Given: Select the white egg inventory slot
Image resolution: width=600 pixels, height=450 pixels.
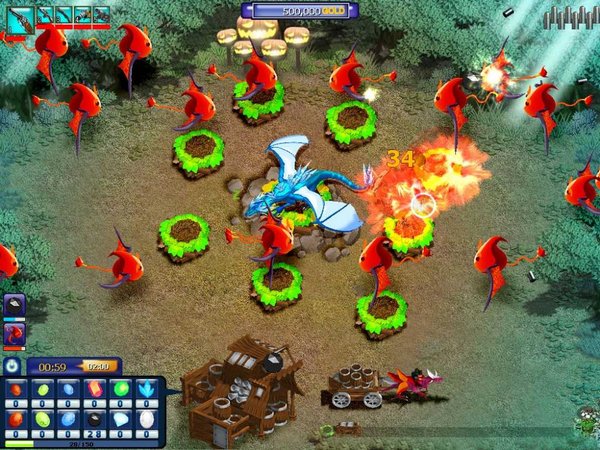Looking at the screenshot, I should click(148, 419).
